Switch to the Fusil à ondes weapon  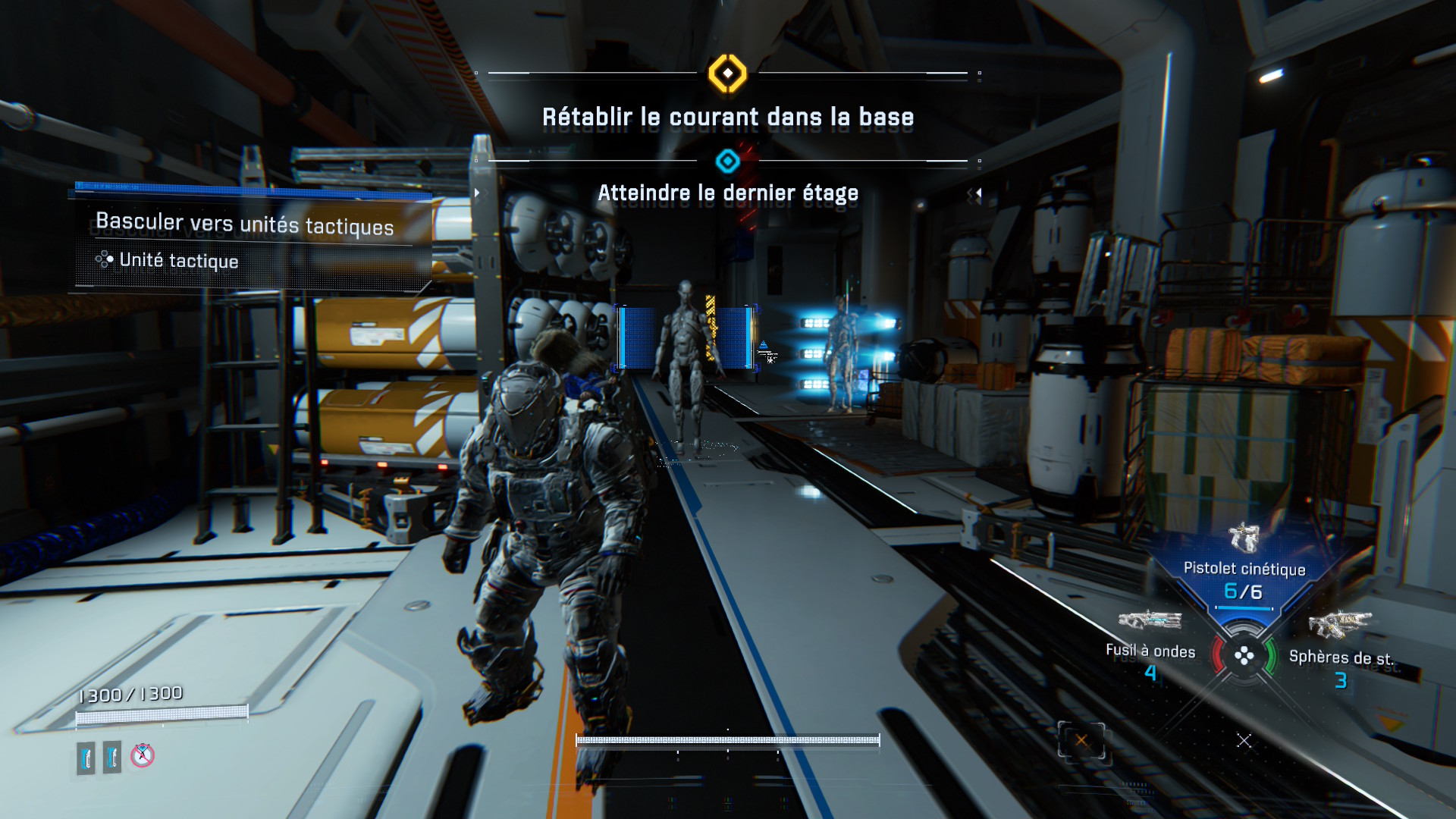(x=1150, y=650)
